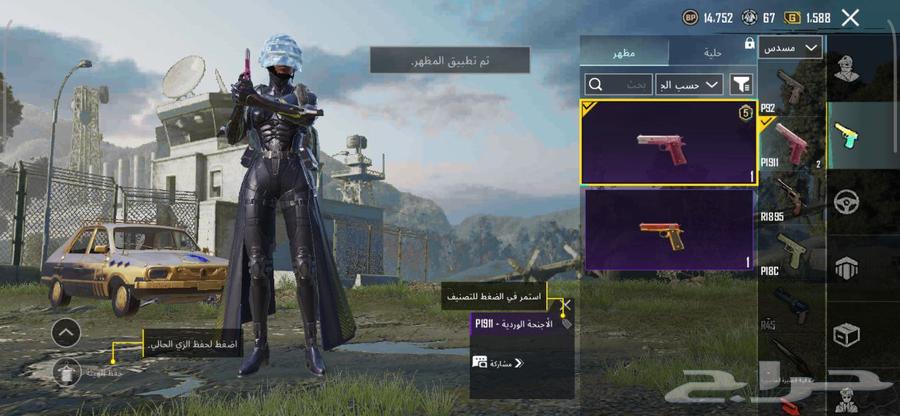Screen dimensions: 900x416
Task: Select the pink-and-silver P1911 skin card
Action: point(667,142)
